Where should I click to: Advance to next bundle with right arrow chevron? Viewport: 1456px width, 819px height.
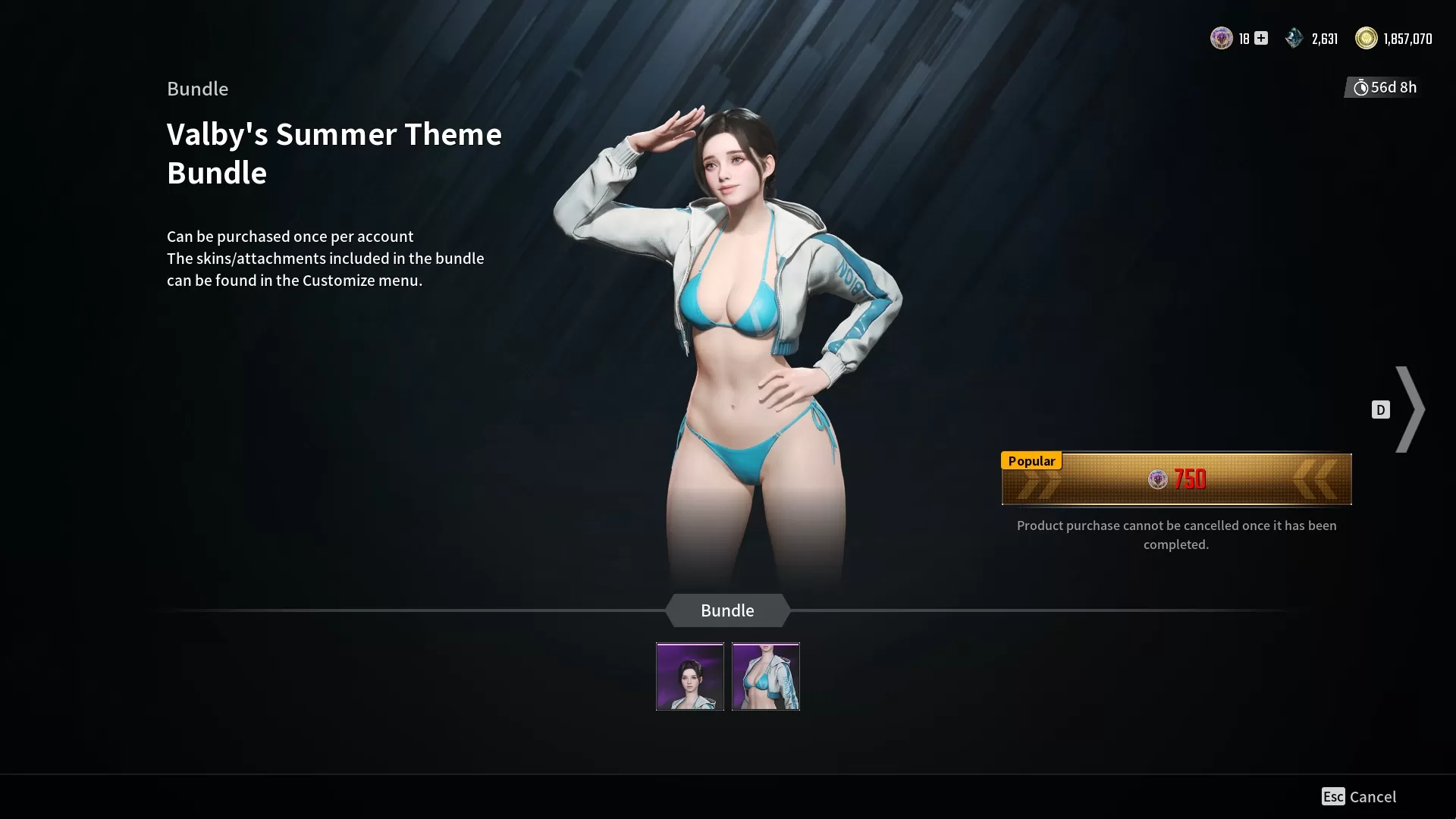coord(1412,409)
